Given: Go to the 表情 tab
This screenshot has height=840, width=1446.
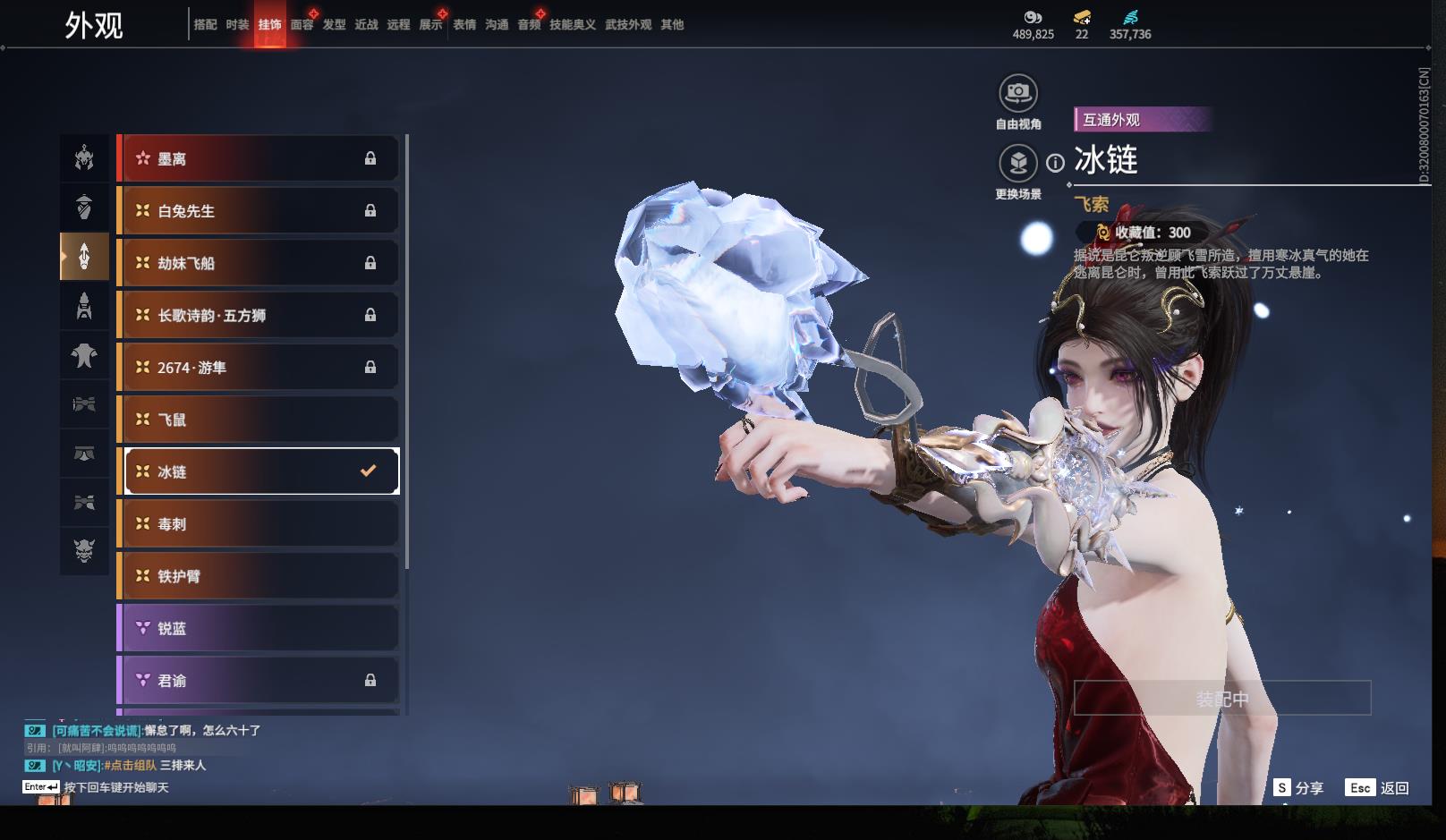Looking at the screenshot, I should coord(464,25).
